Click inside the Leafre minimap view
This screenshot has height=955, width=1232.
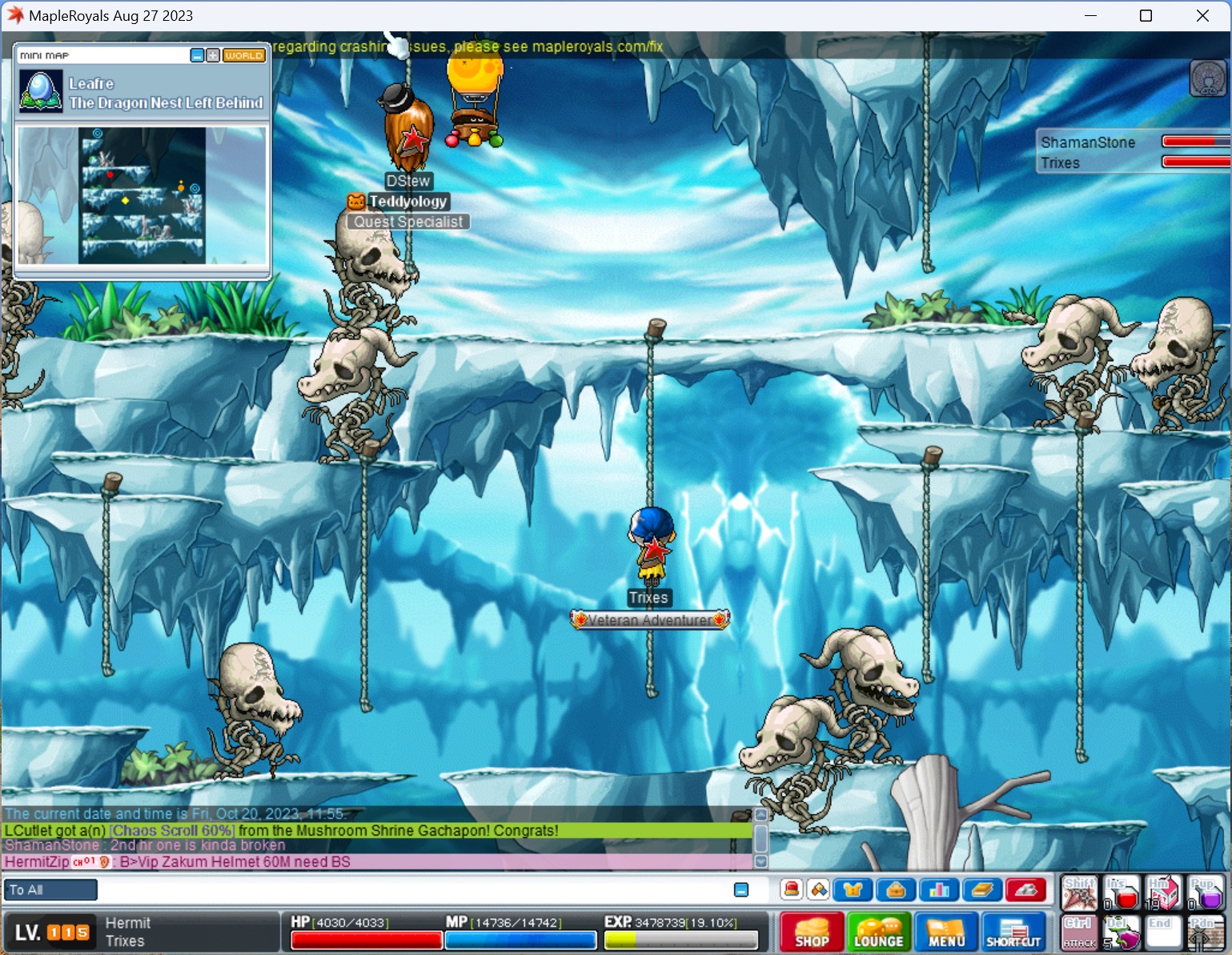(x=142, y=195)
